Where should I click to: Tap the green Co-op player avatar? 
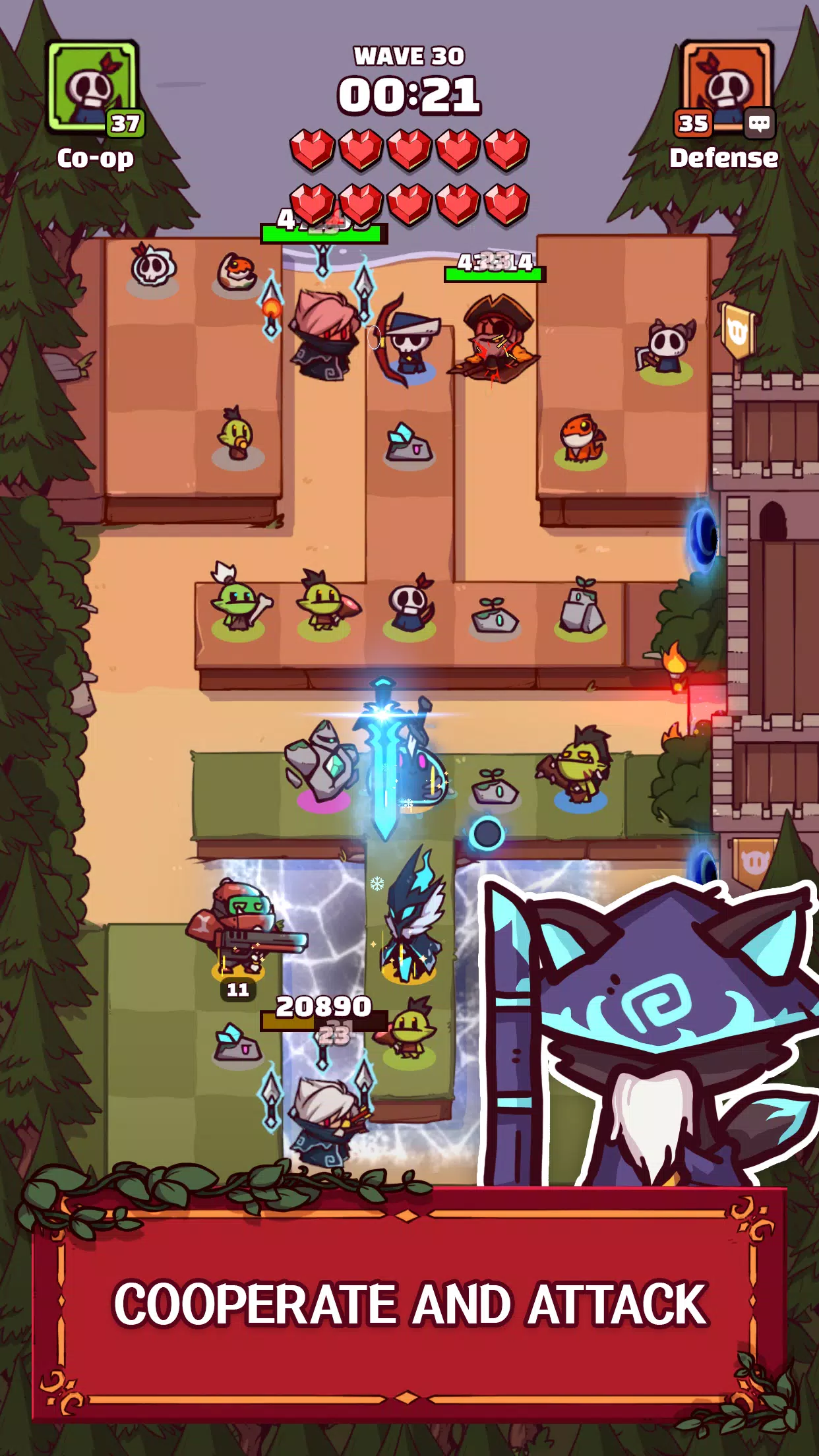click(x=92, y=87)
